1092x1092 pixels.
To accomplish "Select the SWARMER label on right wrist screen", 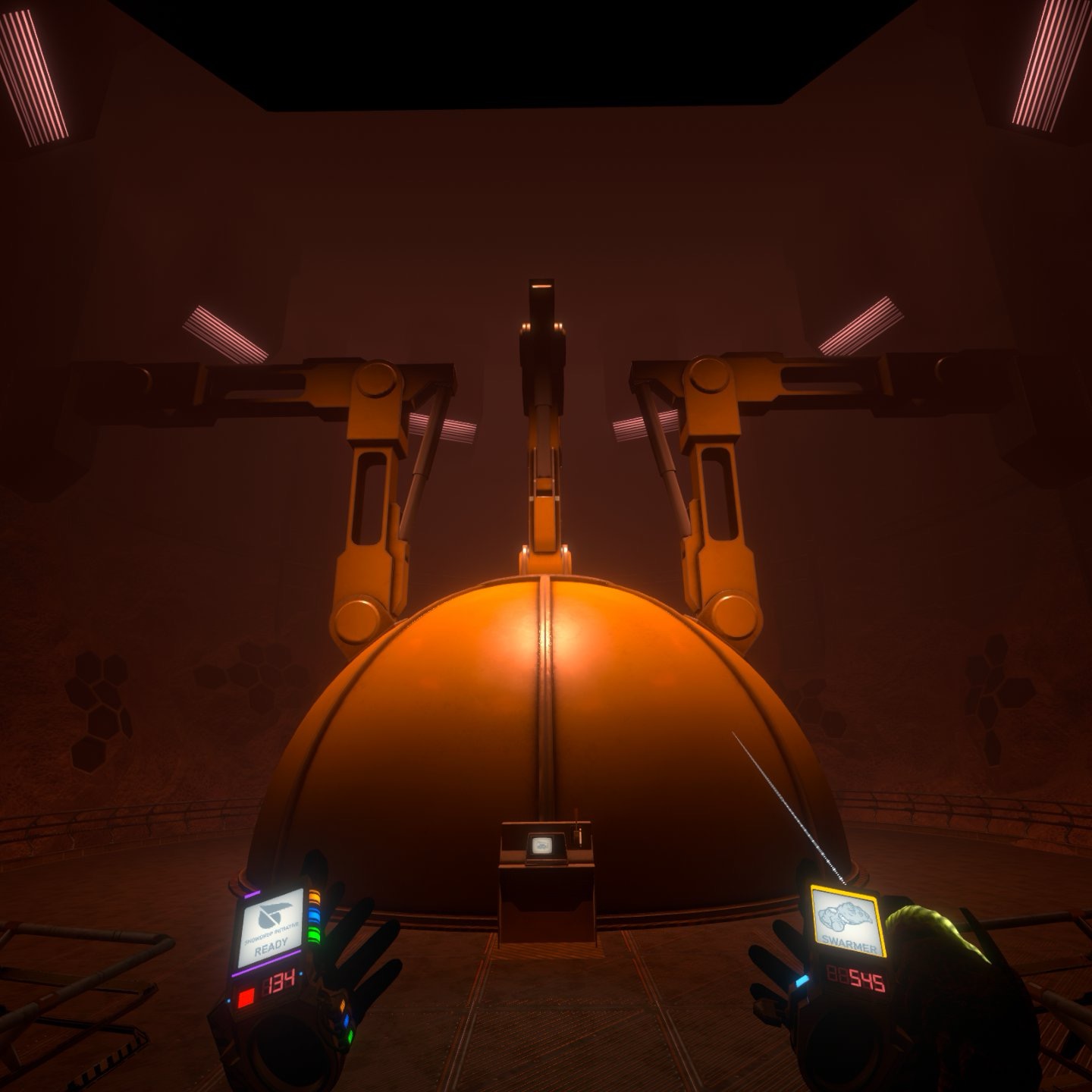I will point(849,943).
